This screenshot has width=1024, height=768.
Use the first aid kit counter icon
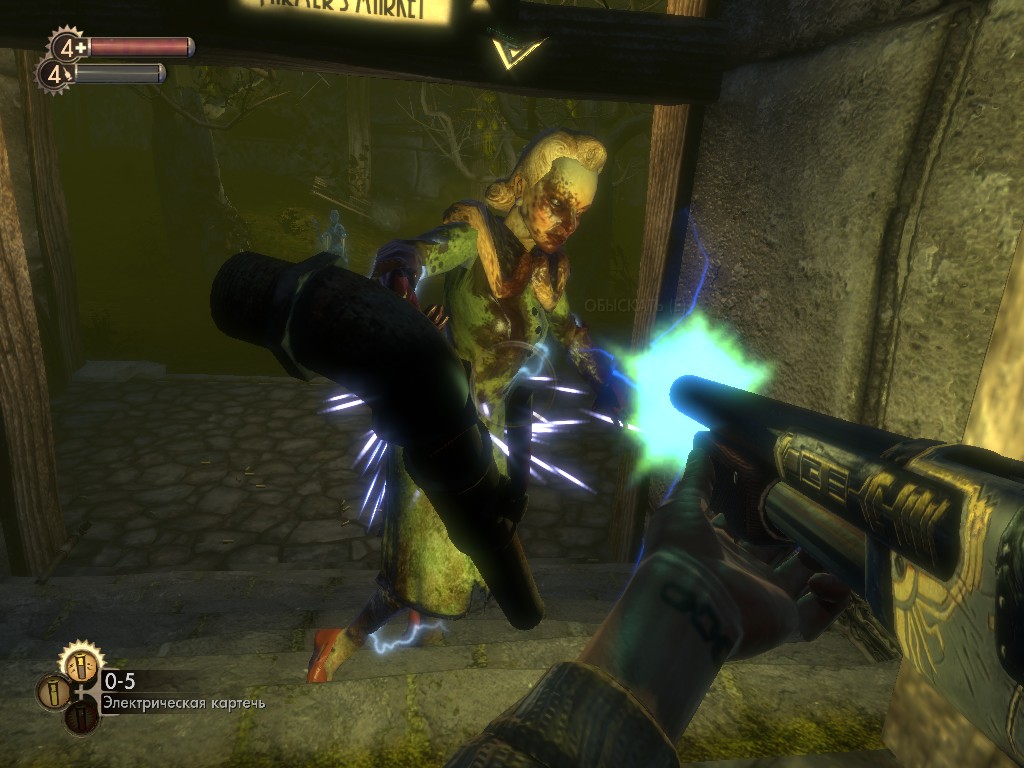[x=68, y=46]
